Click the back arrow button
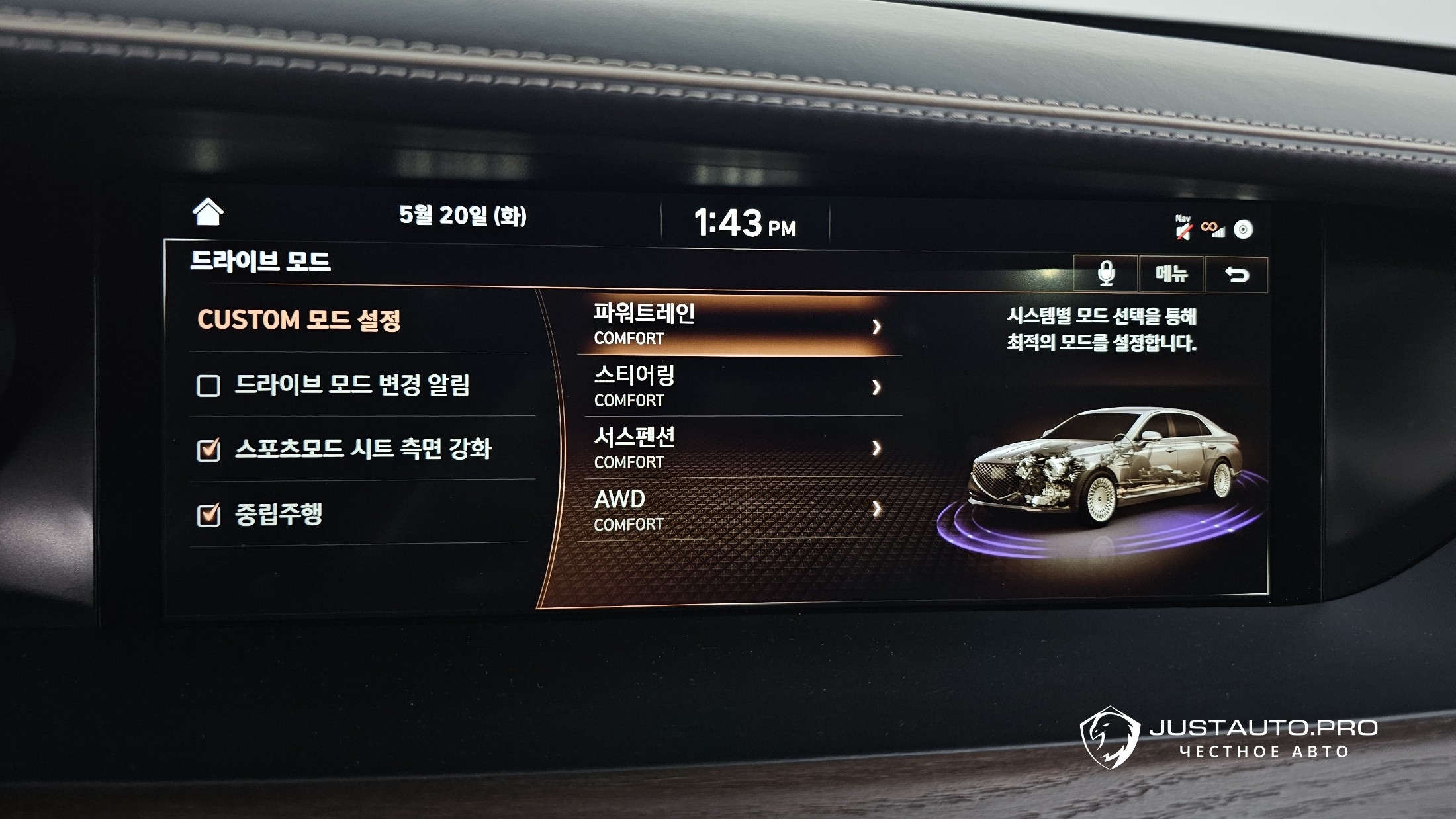This screenshot has height=819, width=1456. [x=1236, y=274]
